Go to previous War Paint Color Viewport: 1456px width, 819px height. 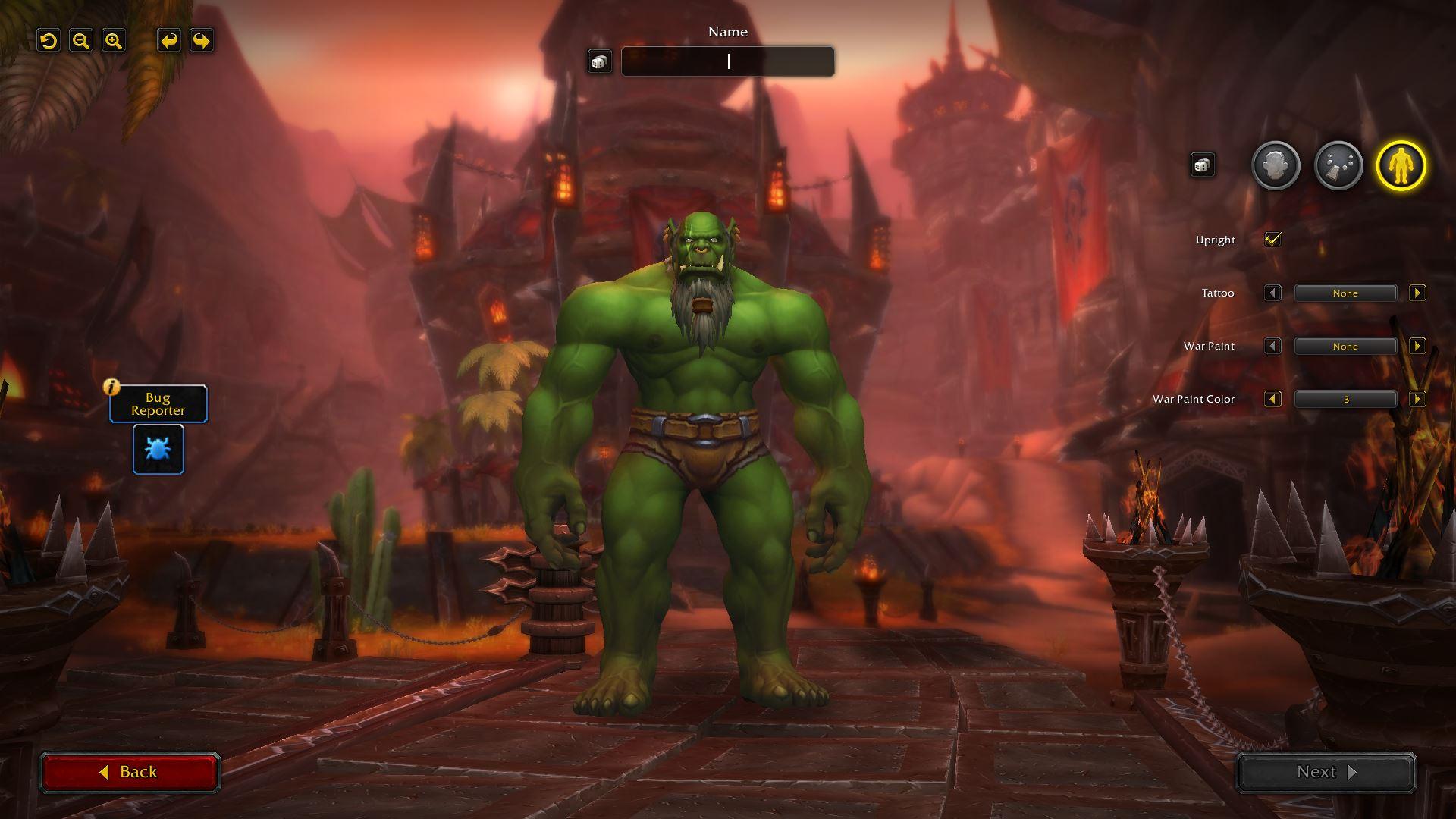tap(1272, 399)
